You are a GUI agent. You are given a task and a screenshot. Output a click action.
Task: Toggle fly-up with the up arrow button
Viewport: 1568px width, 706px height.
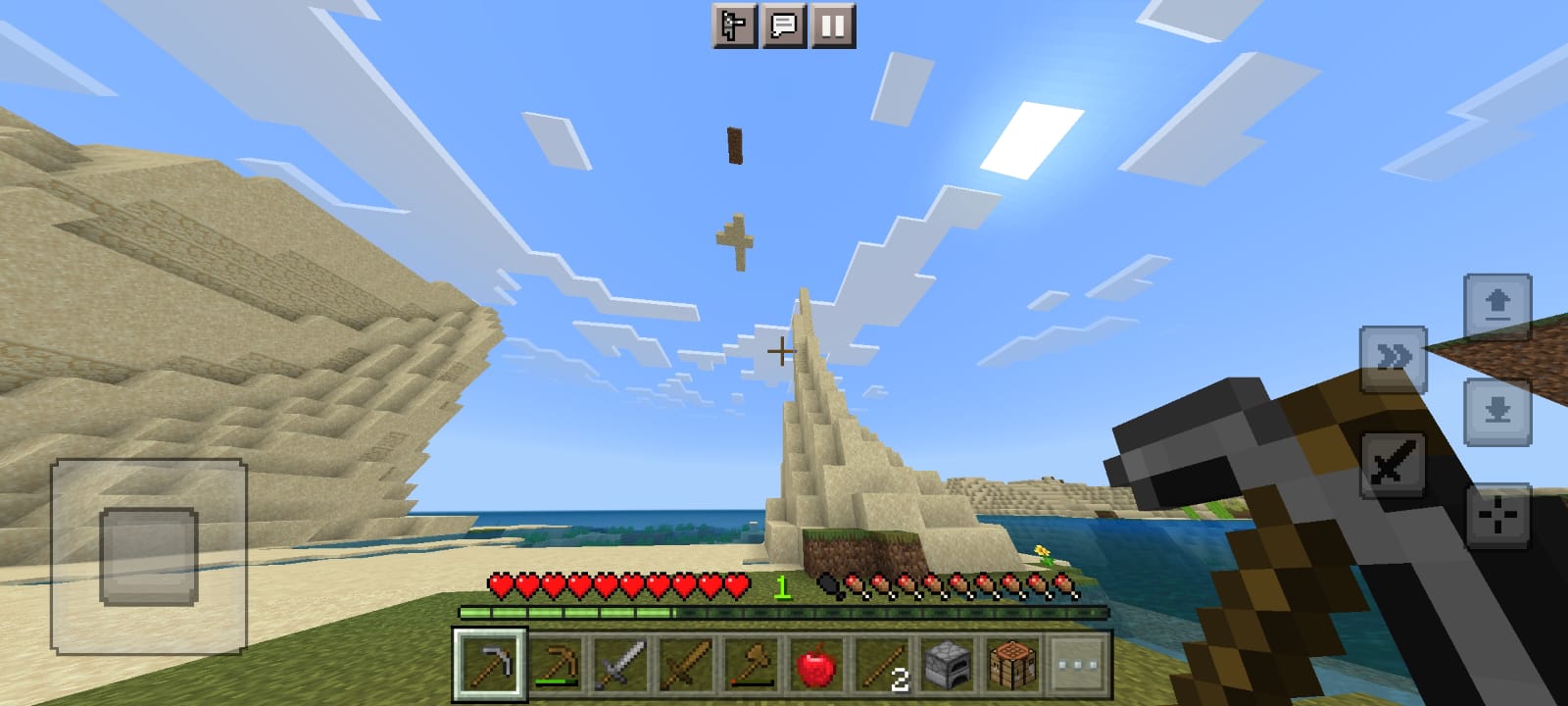(1496, 304)
